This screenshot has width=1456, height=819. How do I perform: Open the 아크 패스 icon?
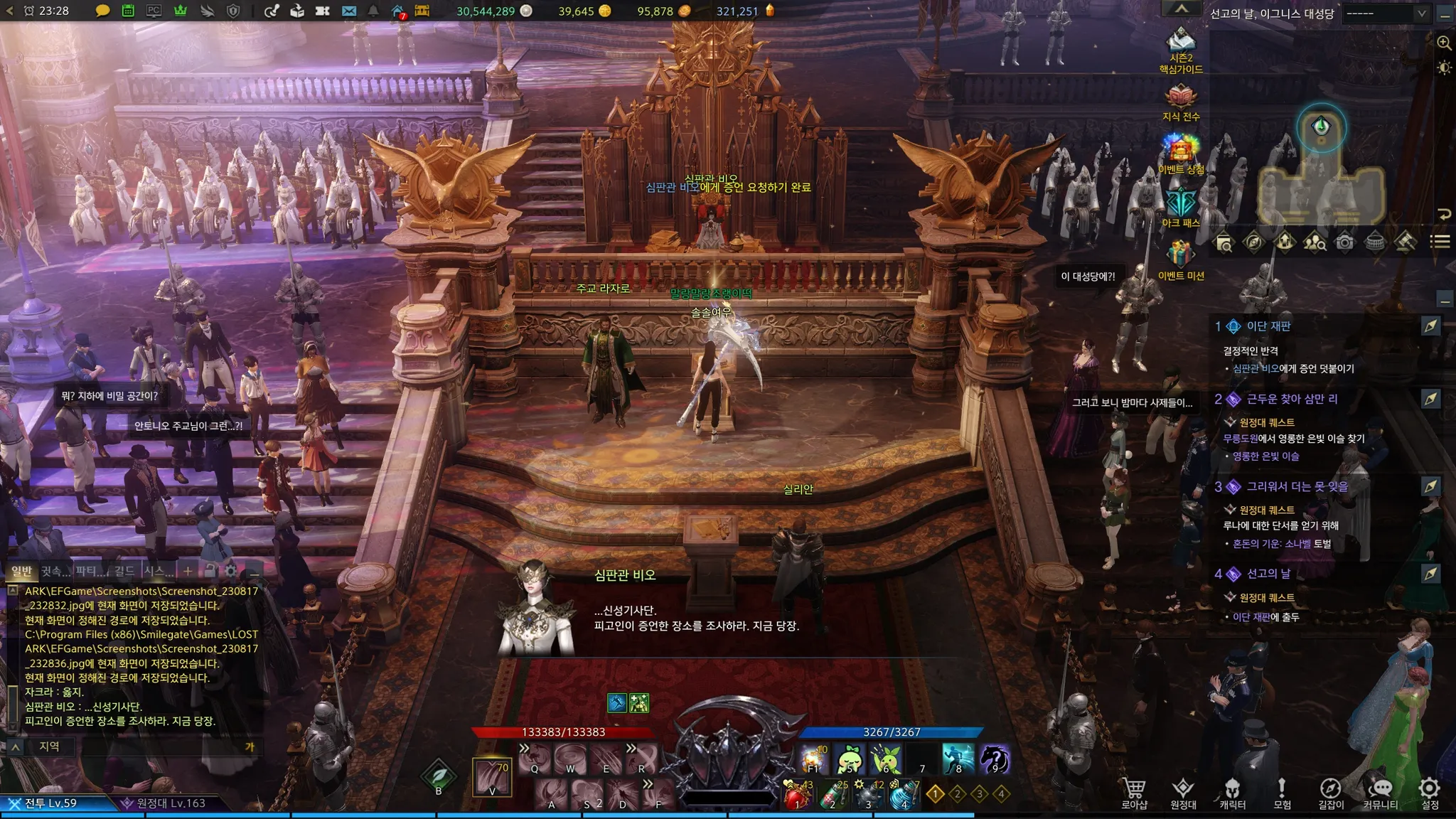click(1181, 205)
